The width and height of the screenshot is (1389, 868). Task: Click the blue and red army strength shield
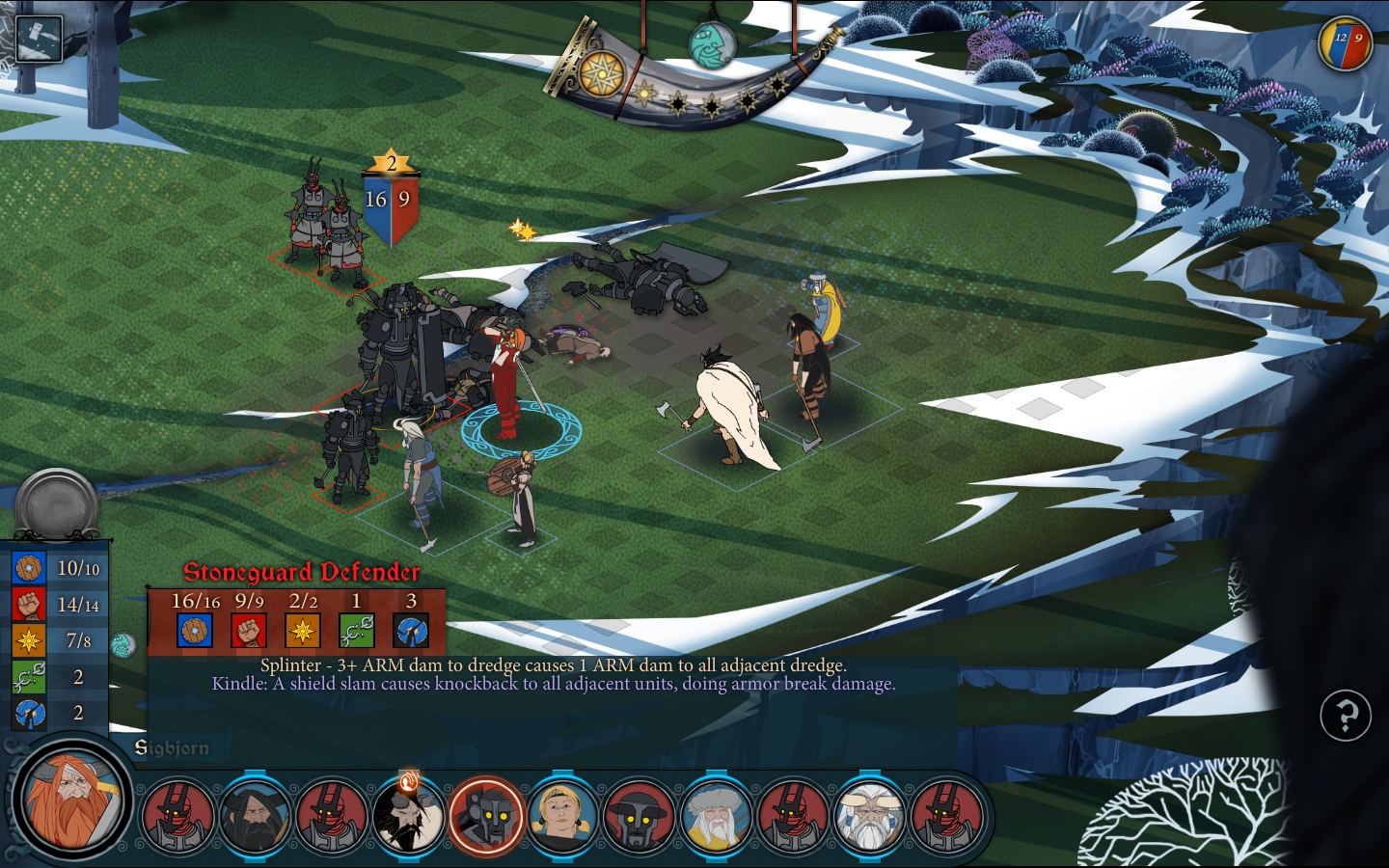(1345, 43)
